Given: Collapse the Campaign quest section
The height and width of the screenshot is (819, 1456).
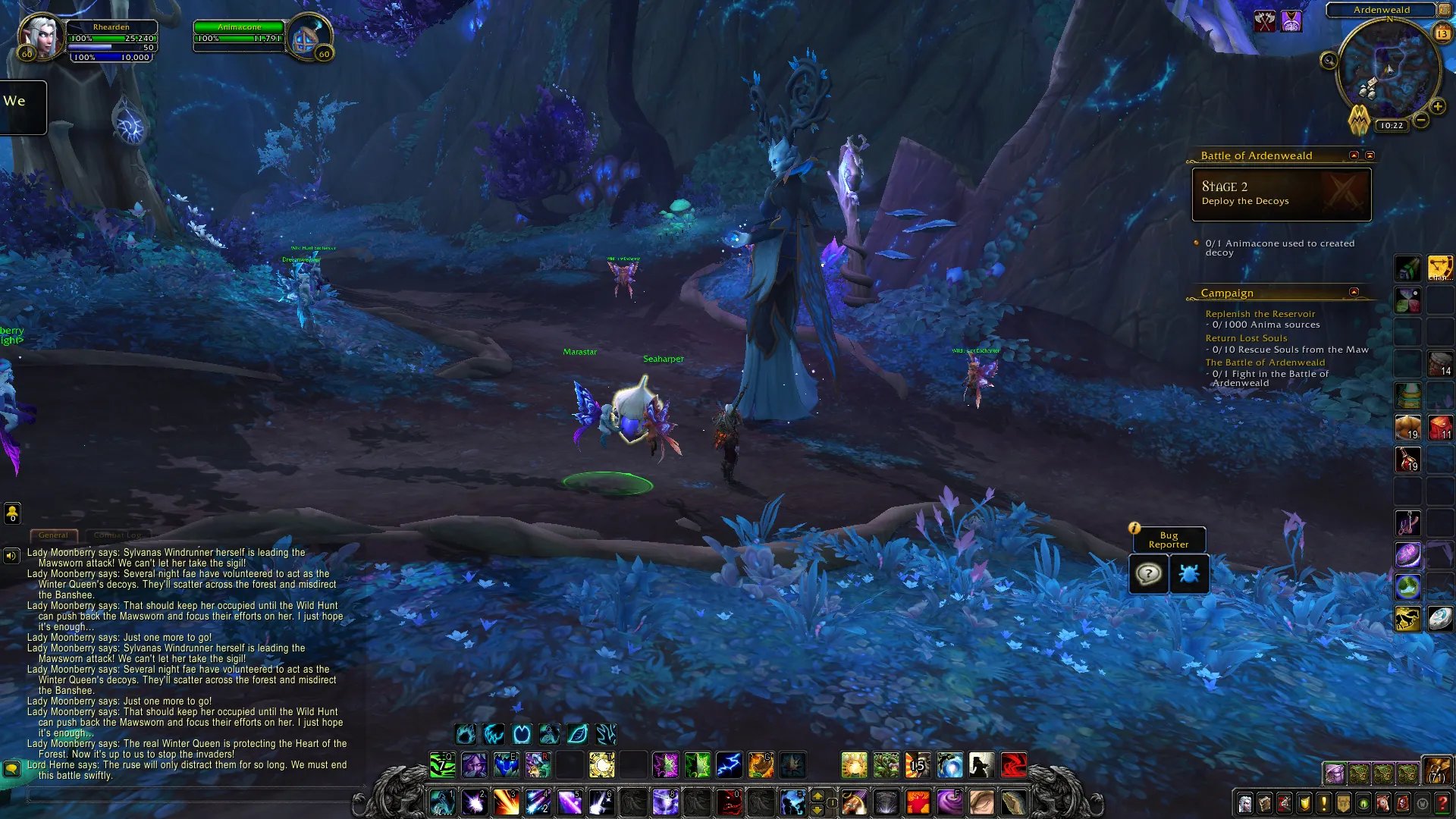Looking at the screenshot, I should (1354, 292).
